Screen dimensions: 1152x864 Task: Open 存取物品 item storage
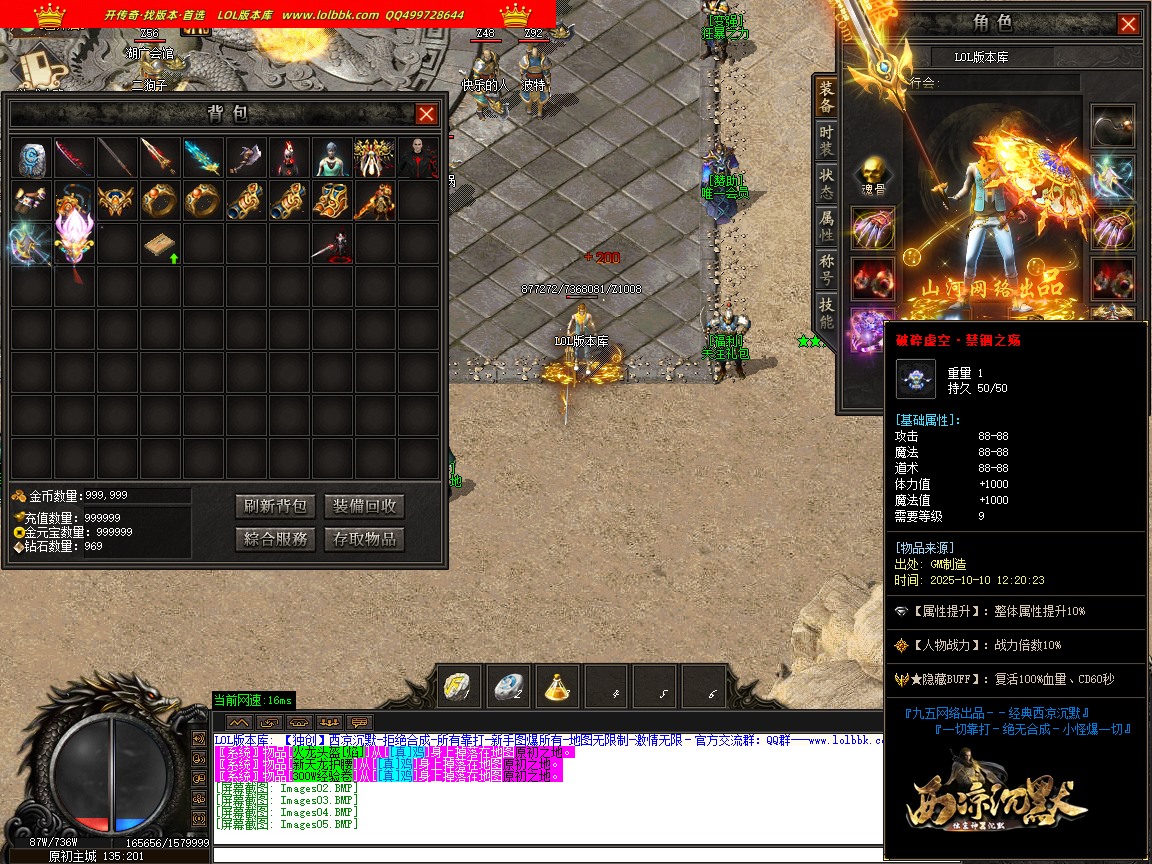pos(364,539)
